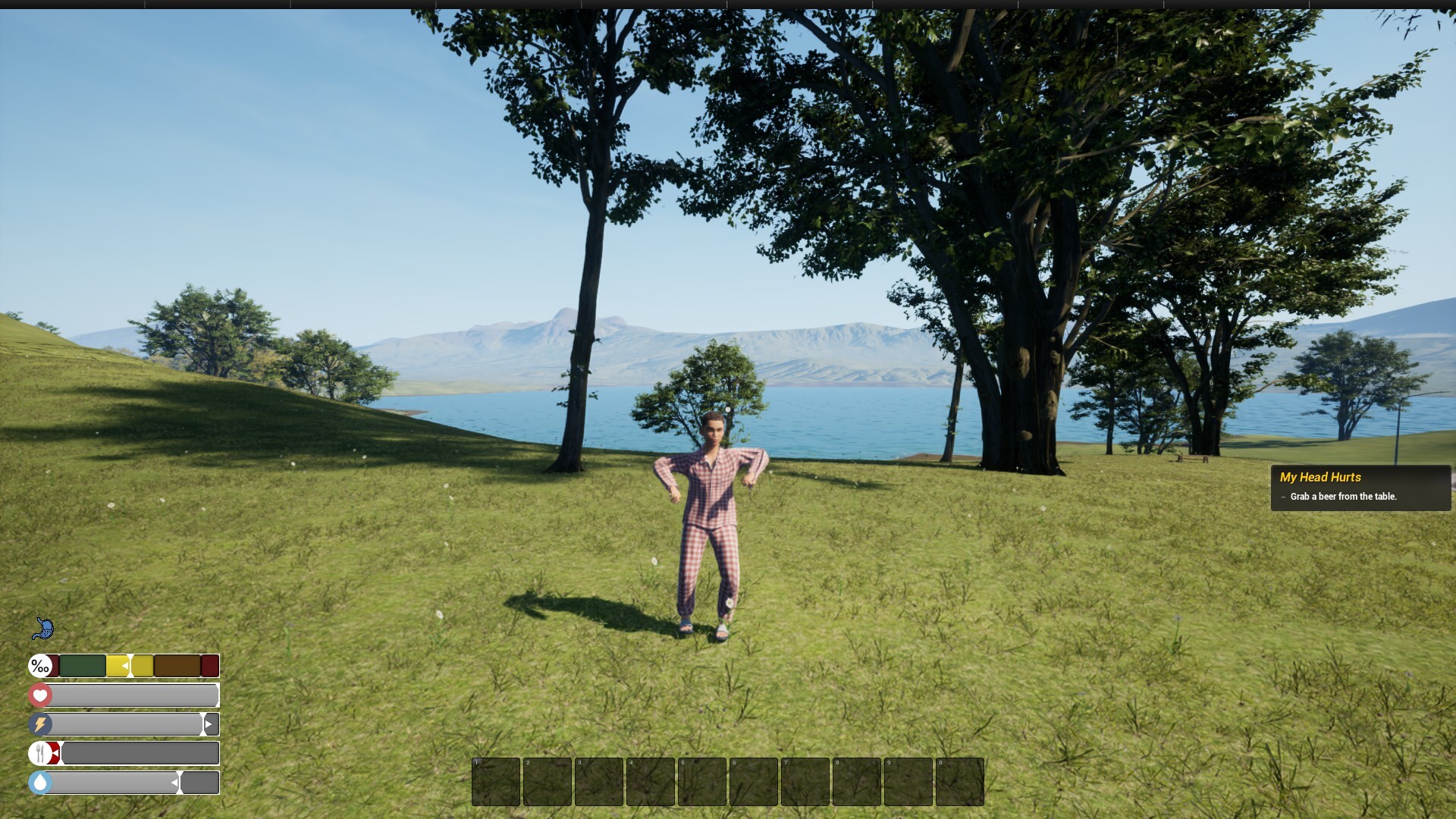Click the yellow segment of the alcohol bar
This screenshot has height=819, width=1456.
[118, 666]
